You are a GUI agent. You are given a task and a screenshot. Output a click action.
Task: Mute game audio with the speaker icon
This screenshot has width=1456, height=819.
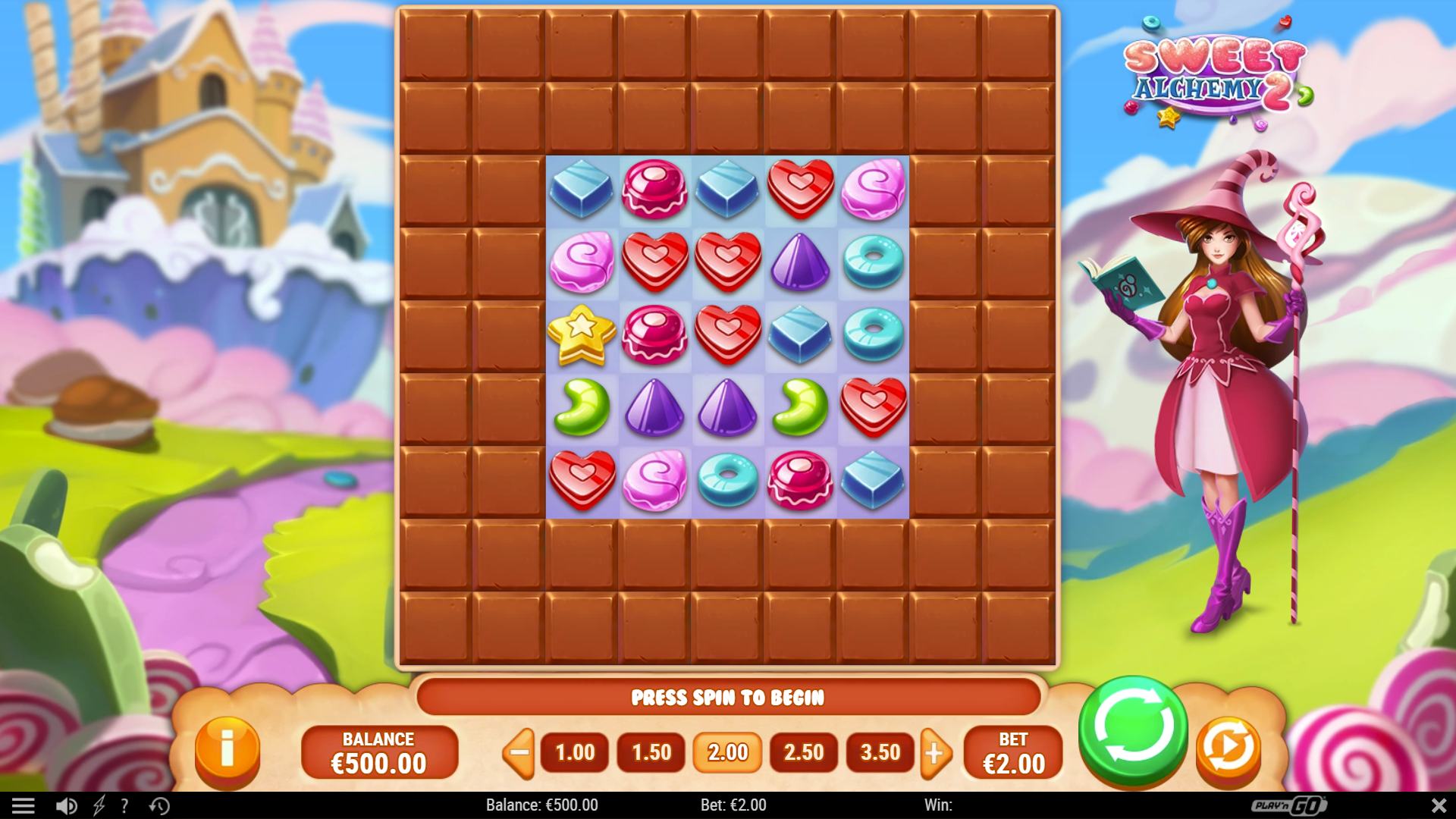coord(67,805)
